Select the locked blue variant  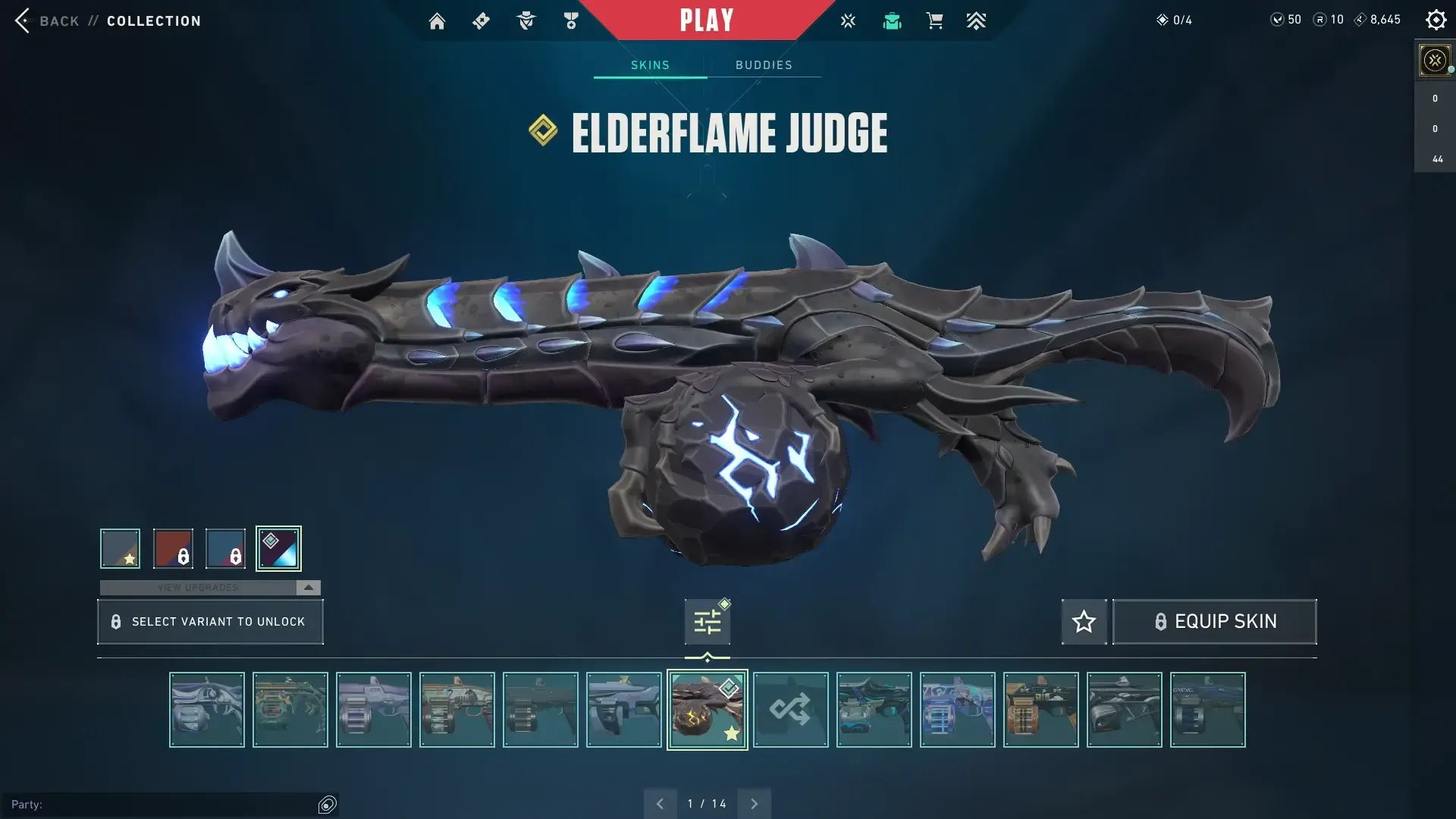(225, 548)
